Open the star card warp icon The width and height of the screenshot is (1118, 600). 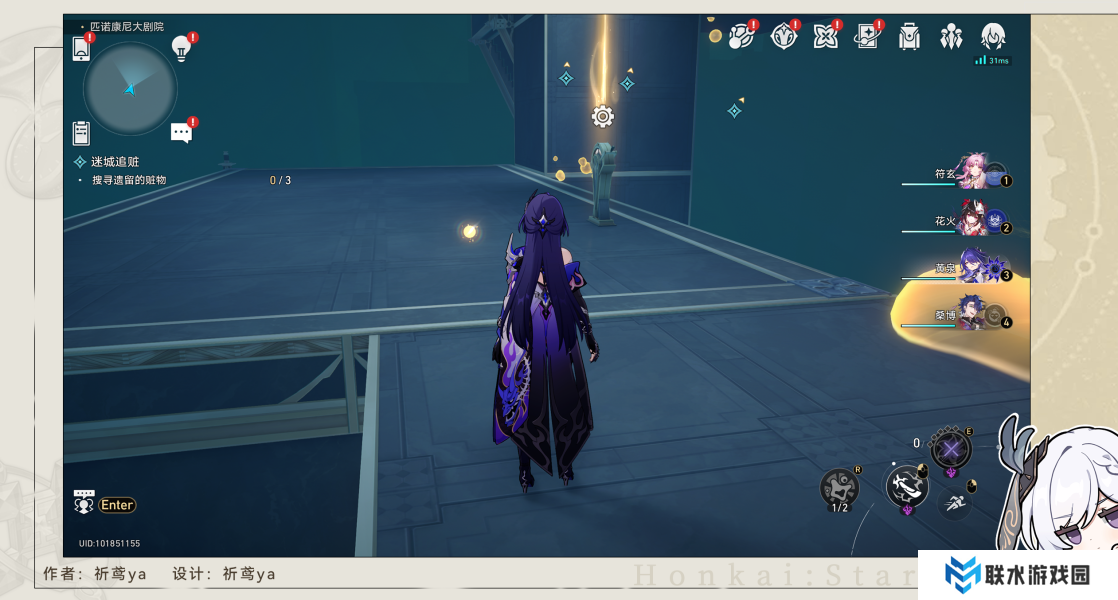[x=866, y=37]
